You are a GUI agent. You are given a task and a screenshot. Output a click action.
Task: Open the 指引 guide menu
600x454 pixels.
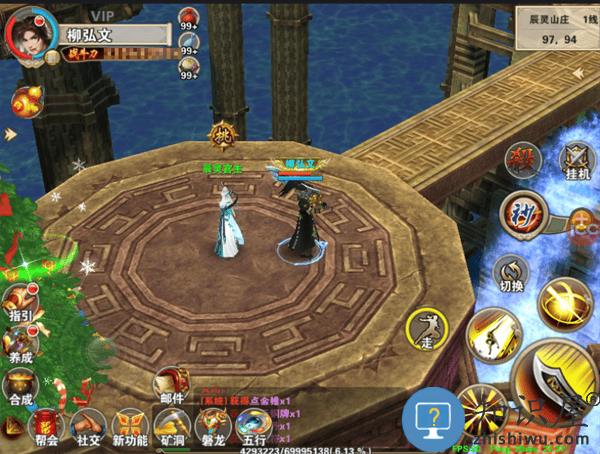tap(20, 303)
